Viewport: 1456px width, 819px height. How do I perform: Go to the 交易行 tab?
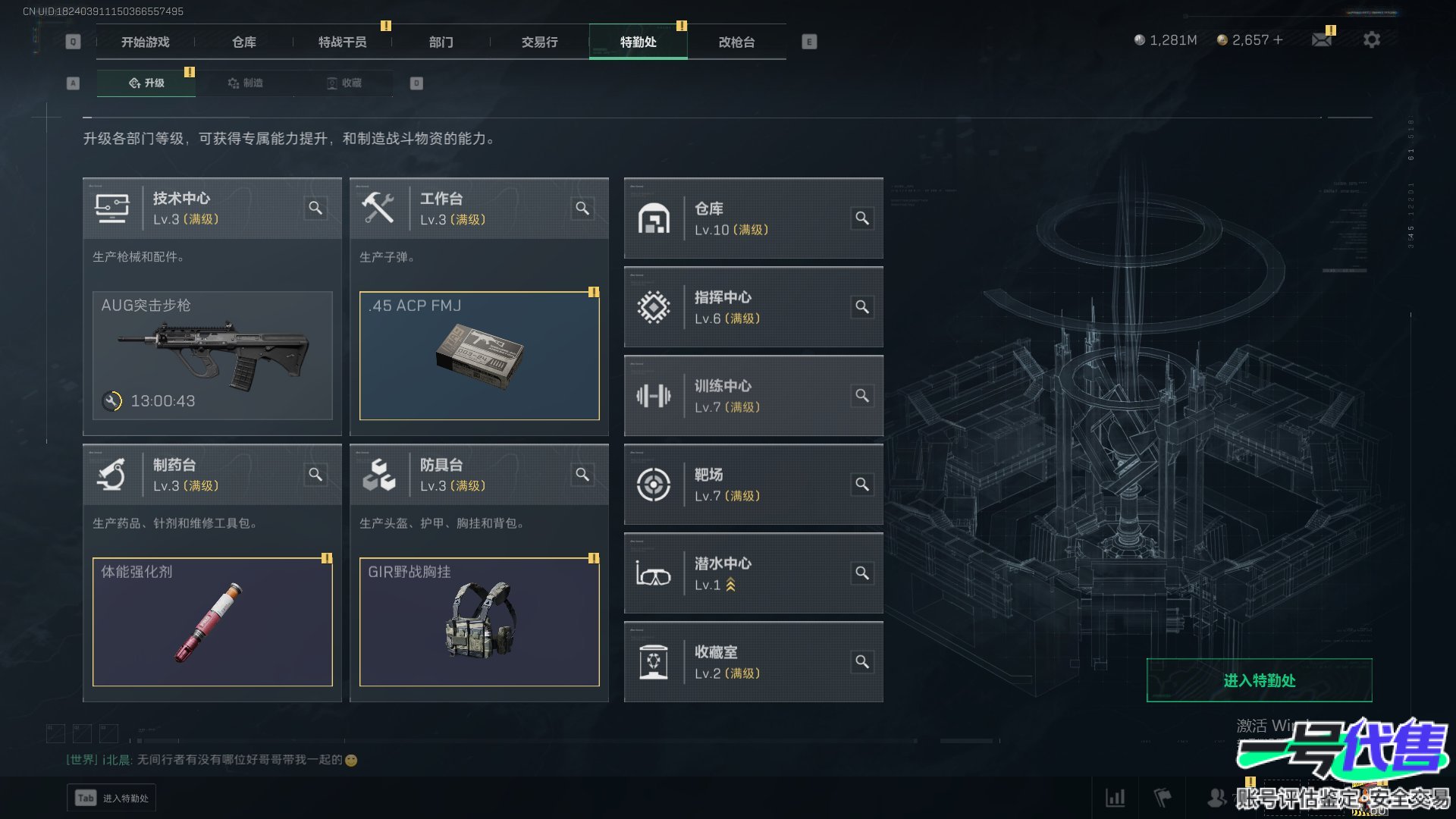539,42
